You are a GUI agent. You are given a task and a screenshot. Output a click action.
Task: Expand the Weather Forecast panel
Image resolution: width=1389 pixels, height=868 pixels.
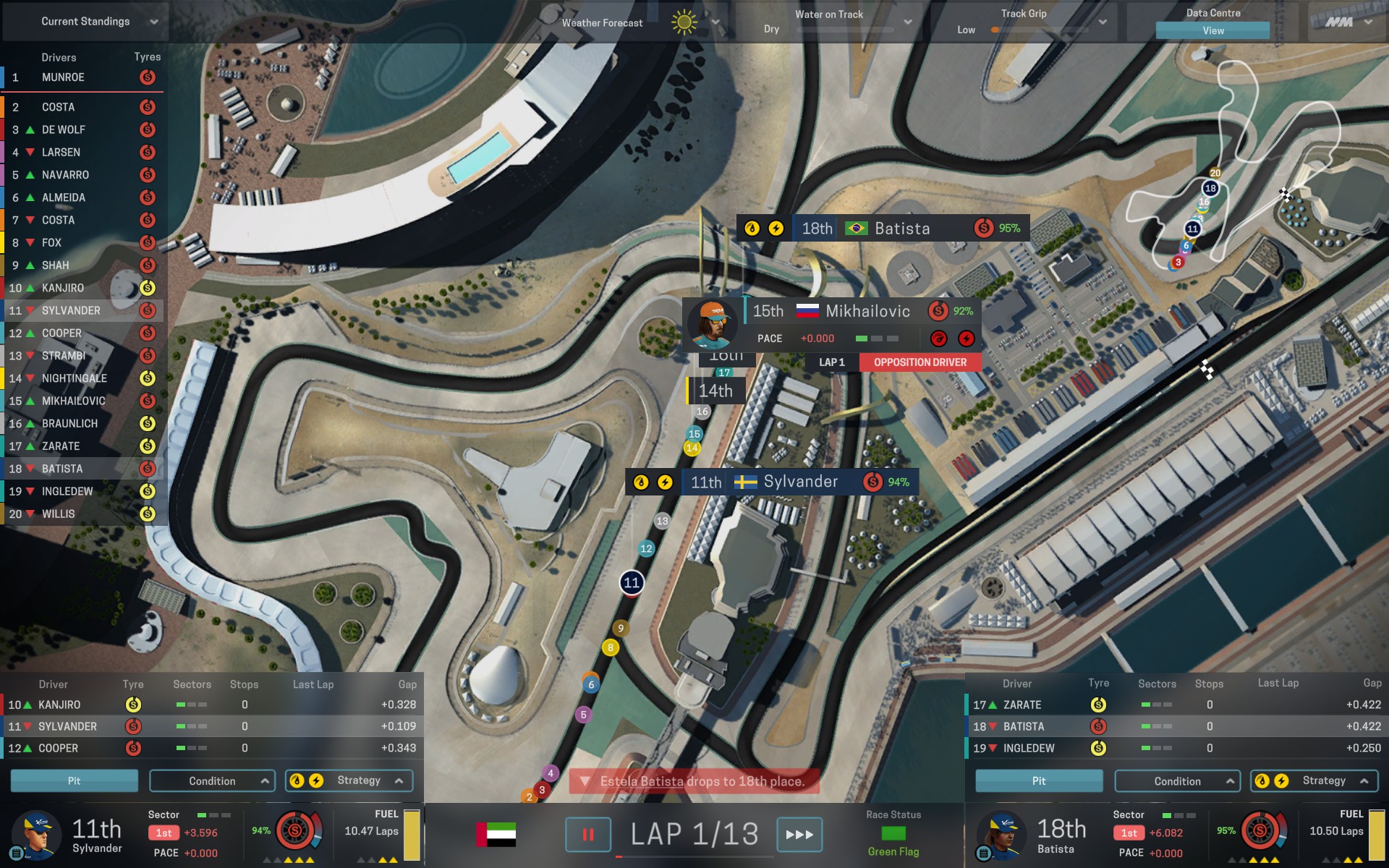click(715, 22)
